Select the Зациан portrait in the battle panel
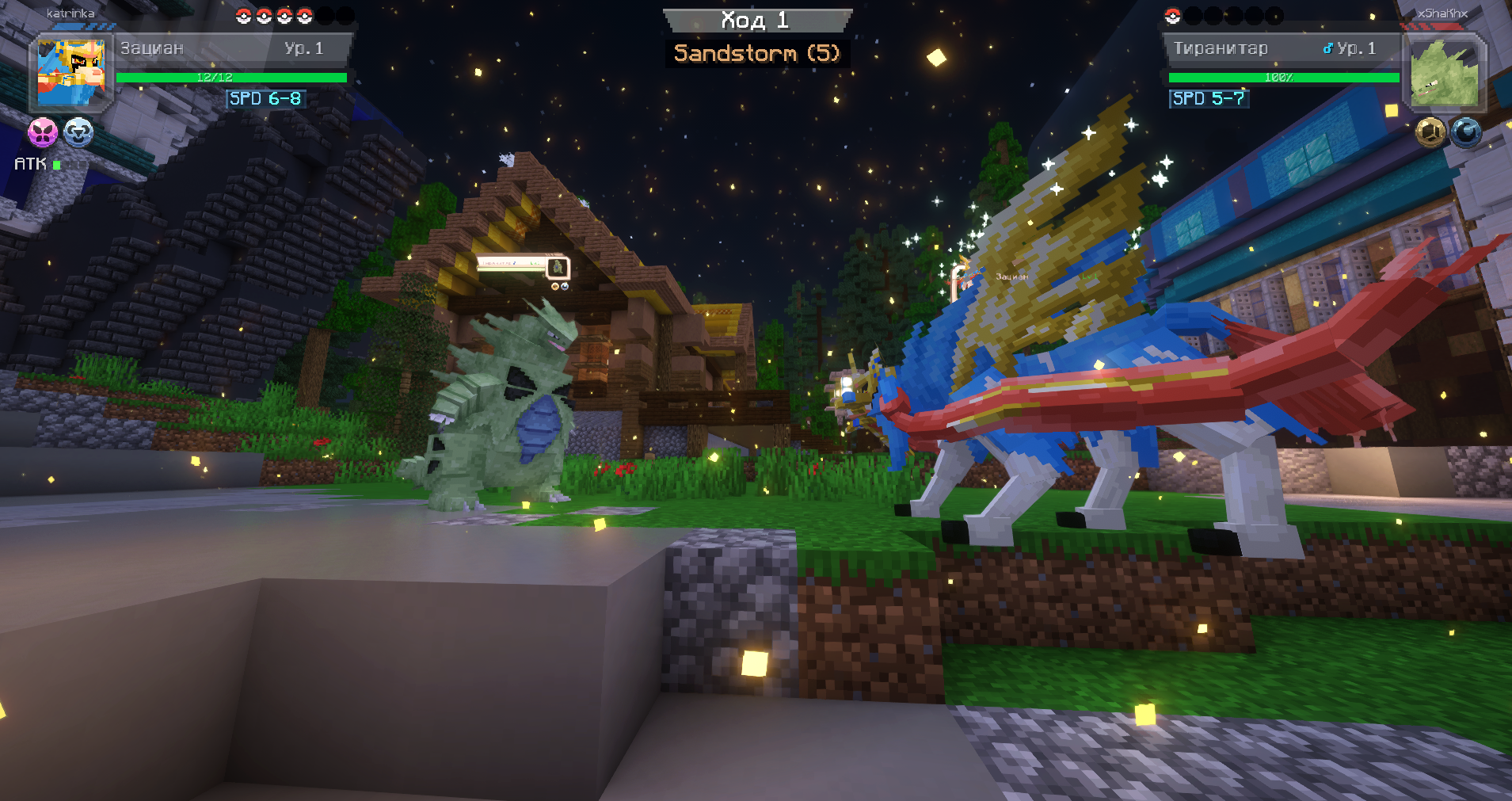This screenshot has width=1512, height=801. point(71,73)
